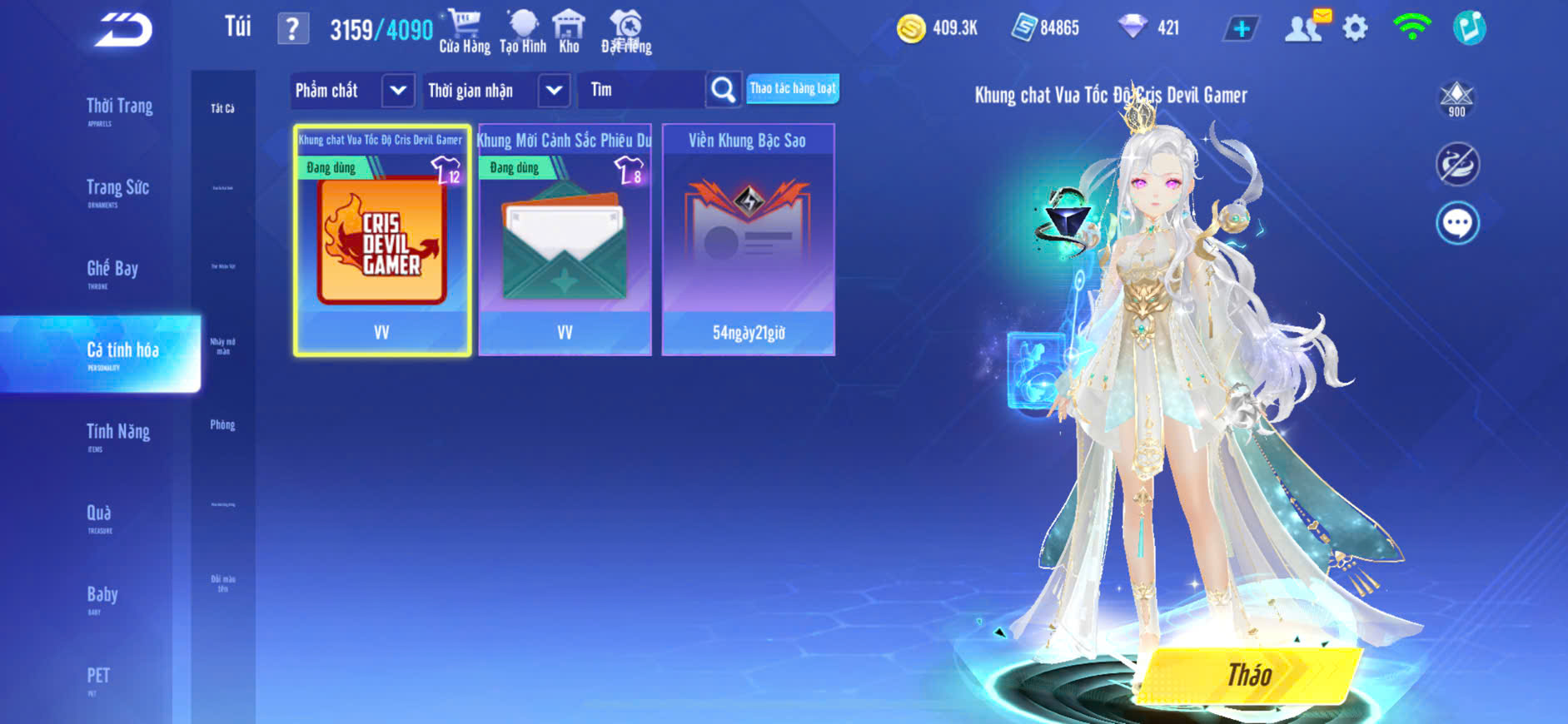This screenshot has height=724, width=1568.
Task: Open the gear settings icon
Action: pyautogui.click(x=1355, y=28)
